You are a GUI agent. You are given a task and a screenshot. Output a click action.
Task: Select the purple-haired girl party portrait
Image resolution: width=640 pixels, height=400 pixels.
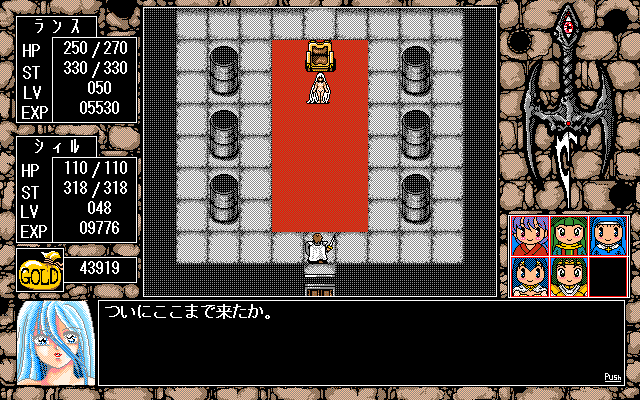click(x=528, y=235)
